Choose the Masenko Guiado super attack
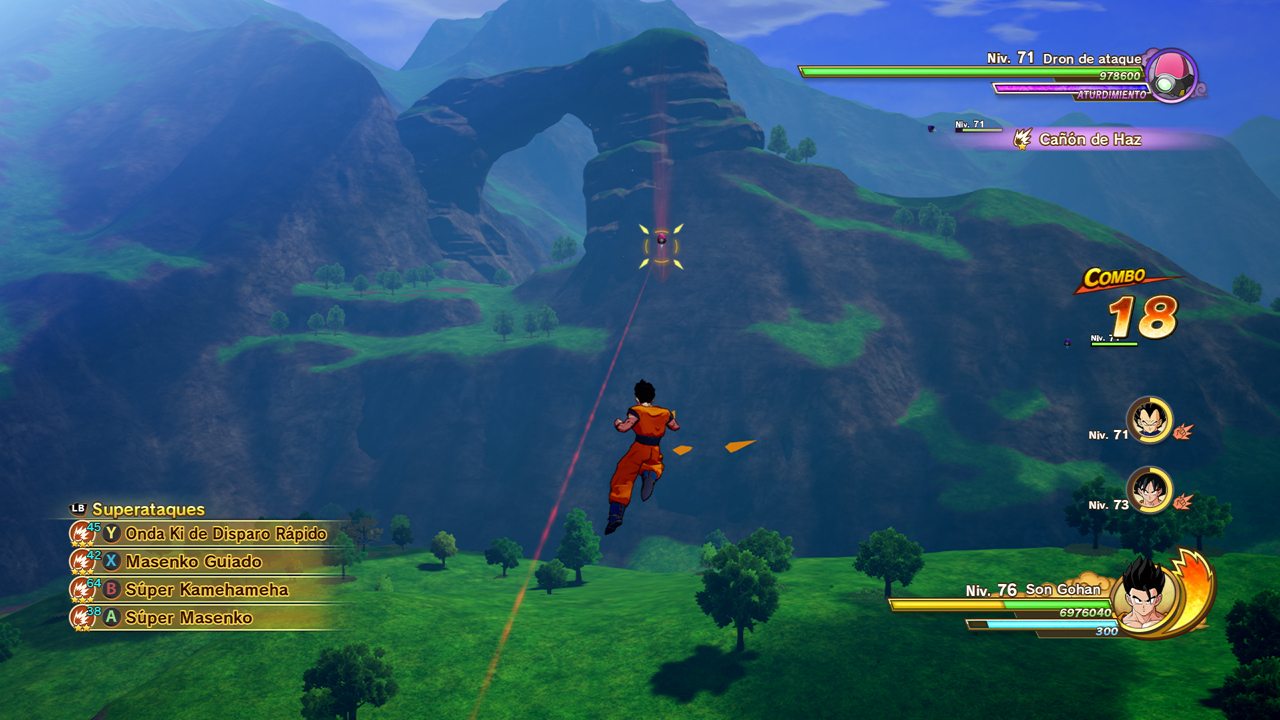1280x720 pixels. click(x=193, y=562)
